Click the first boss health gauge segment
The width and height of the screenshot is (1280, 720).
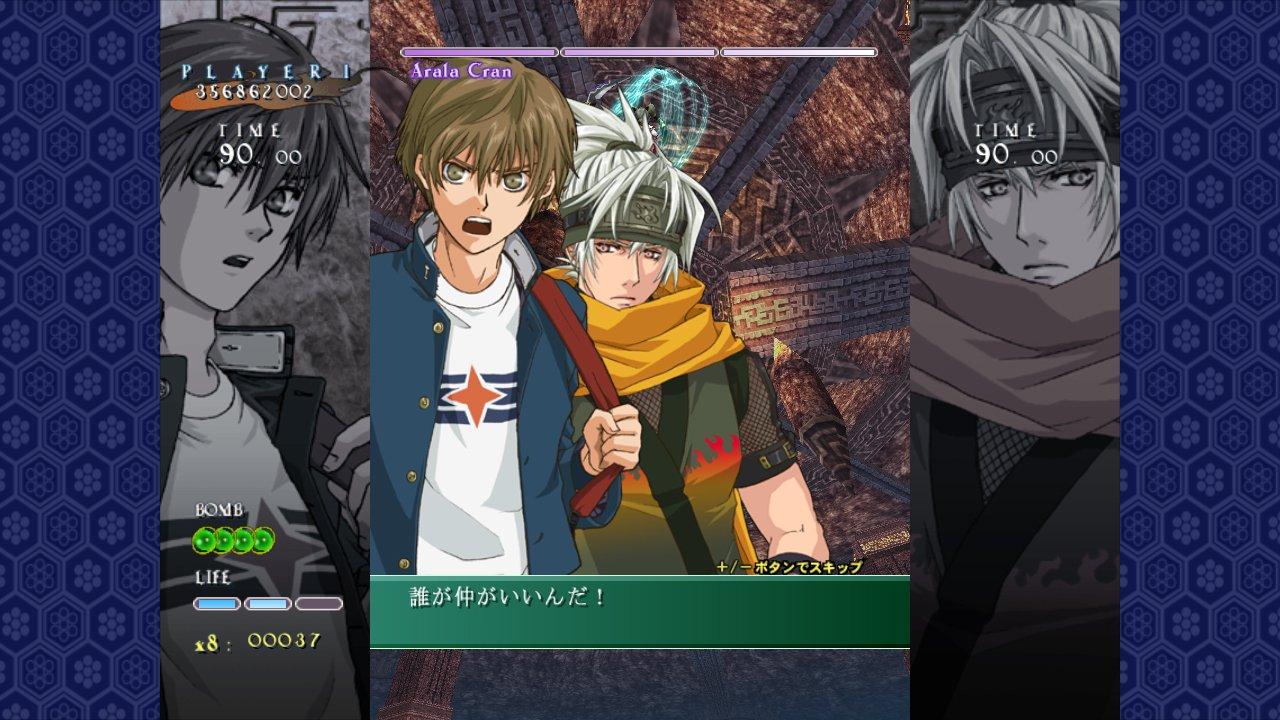478,49
